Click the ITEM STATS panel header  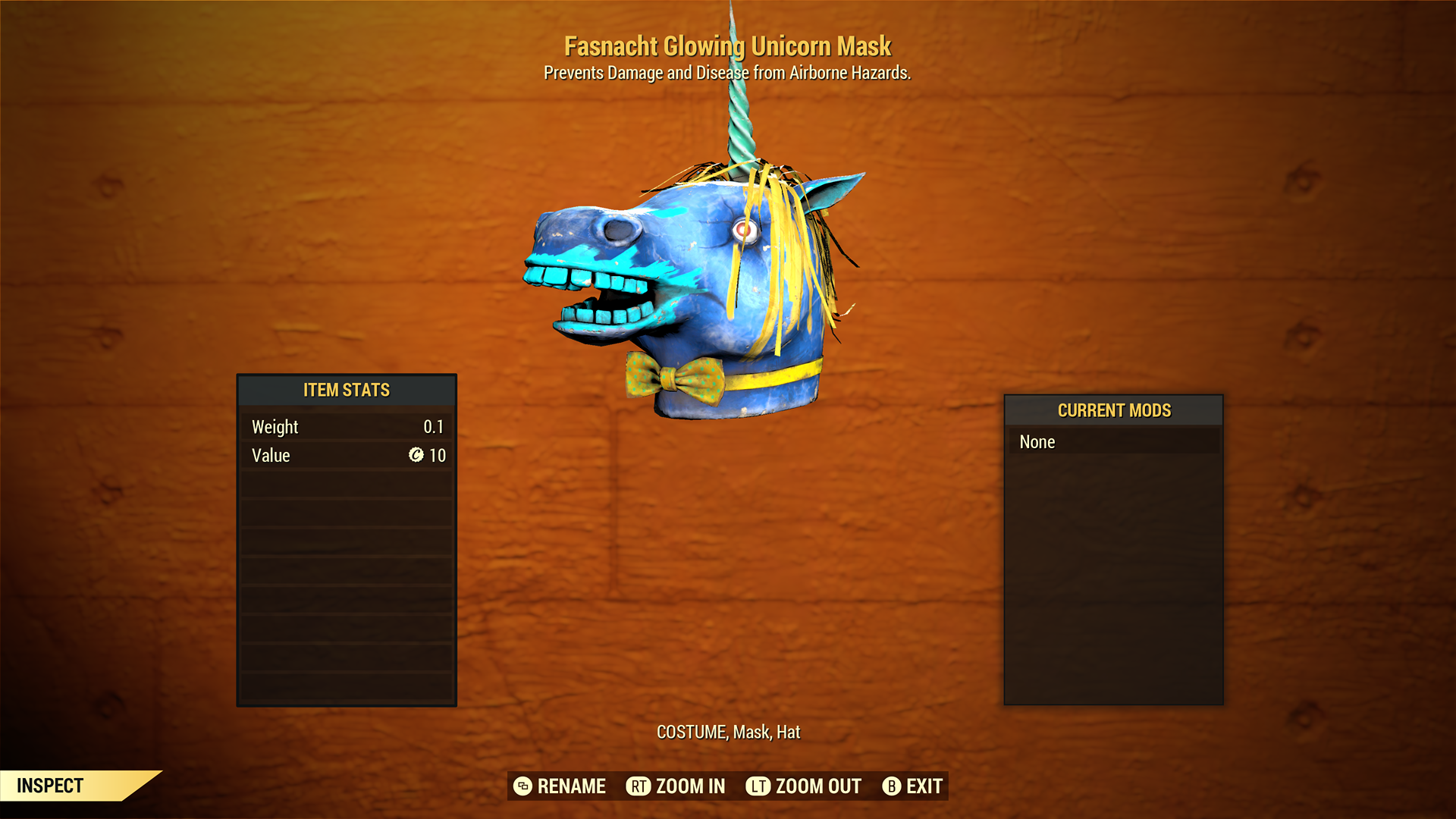click(x=346, y=390)
